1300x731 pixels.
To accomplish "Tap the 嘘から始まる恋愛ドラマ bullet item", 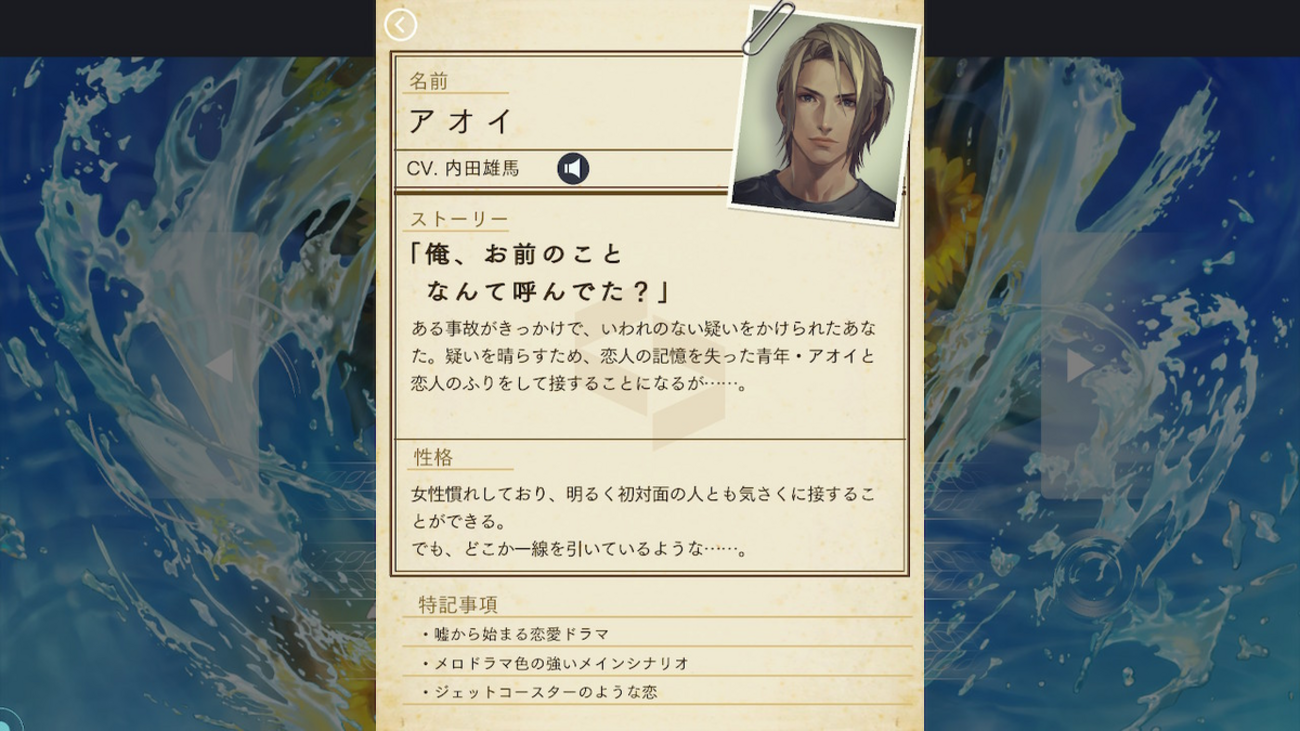I will click(x=523, y=634).
